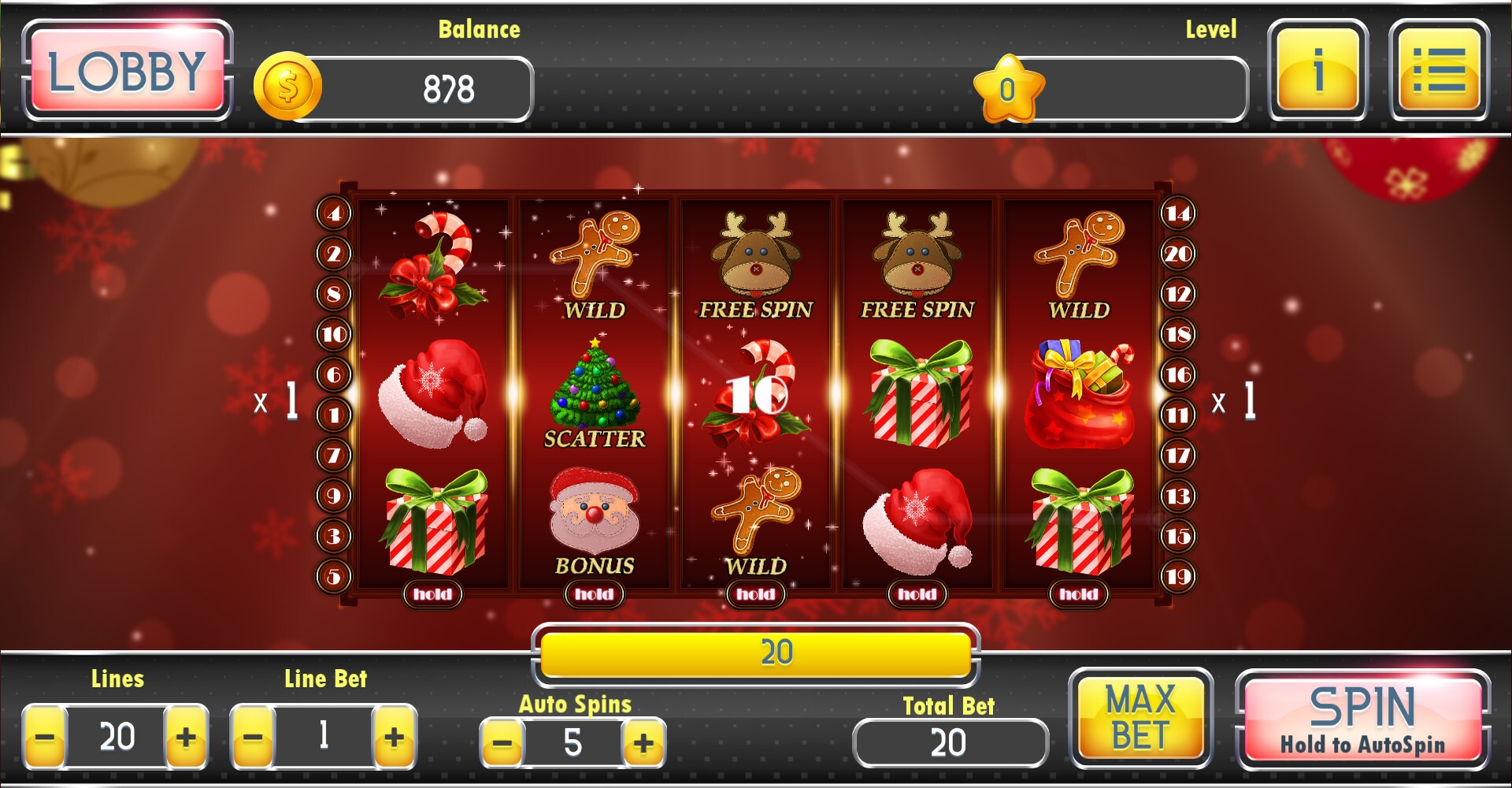Viewport: 1512px width, 788px height.
Task: Click the Total Bet display field
Action: [949, 742]
